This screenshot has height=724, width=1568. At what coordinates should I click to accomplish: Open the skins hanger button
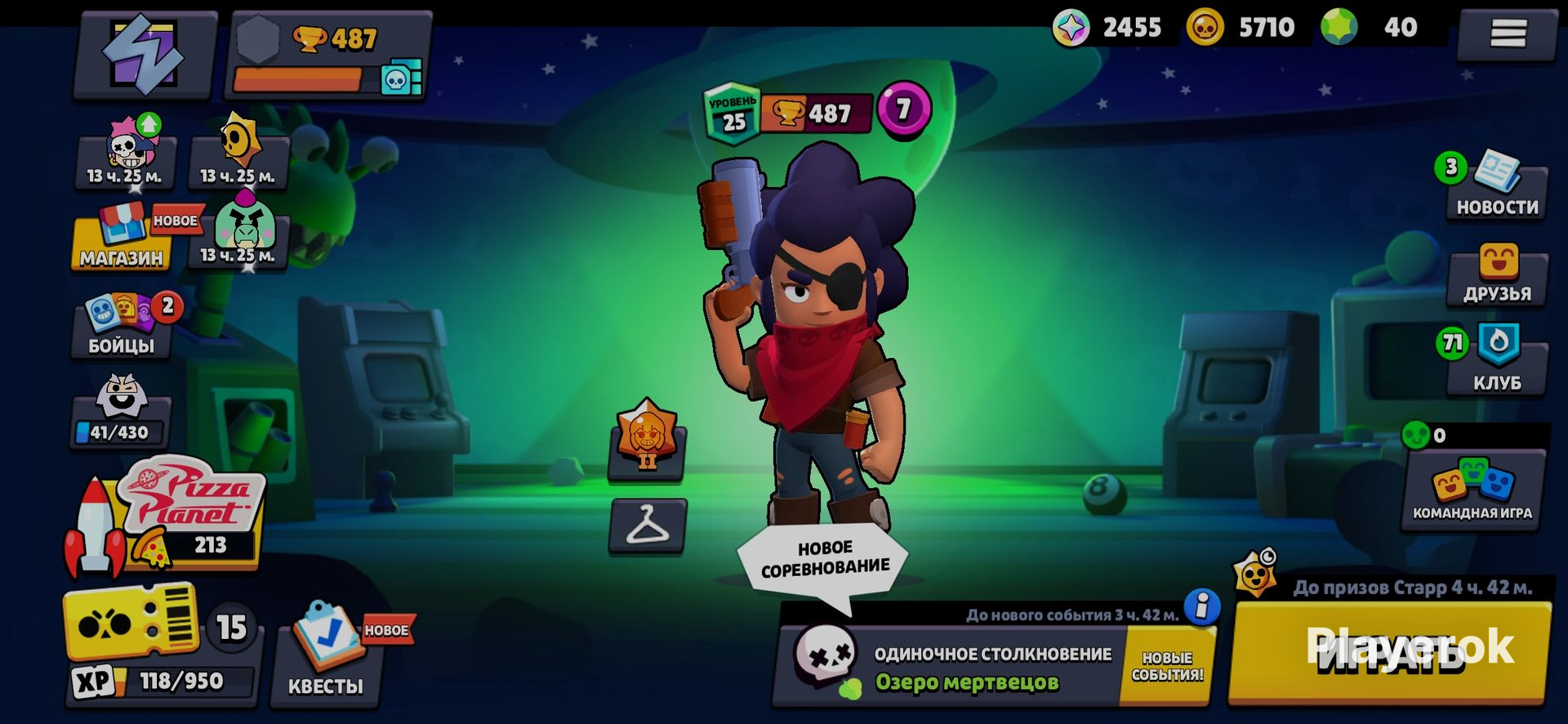(x=647, y=525)
